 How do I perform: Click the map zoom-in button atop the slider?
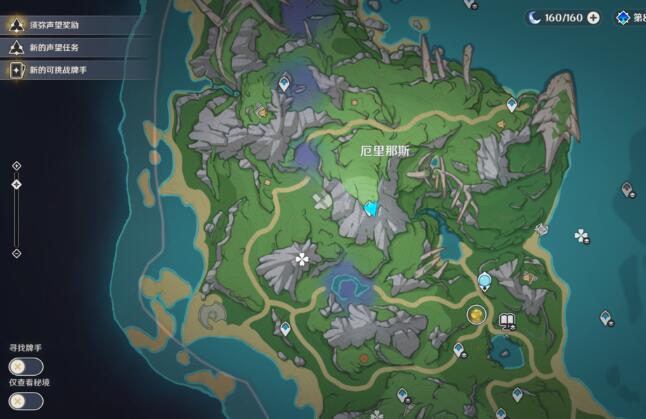click(x=16, y=165)
